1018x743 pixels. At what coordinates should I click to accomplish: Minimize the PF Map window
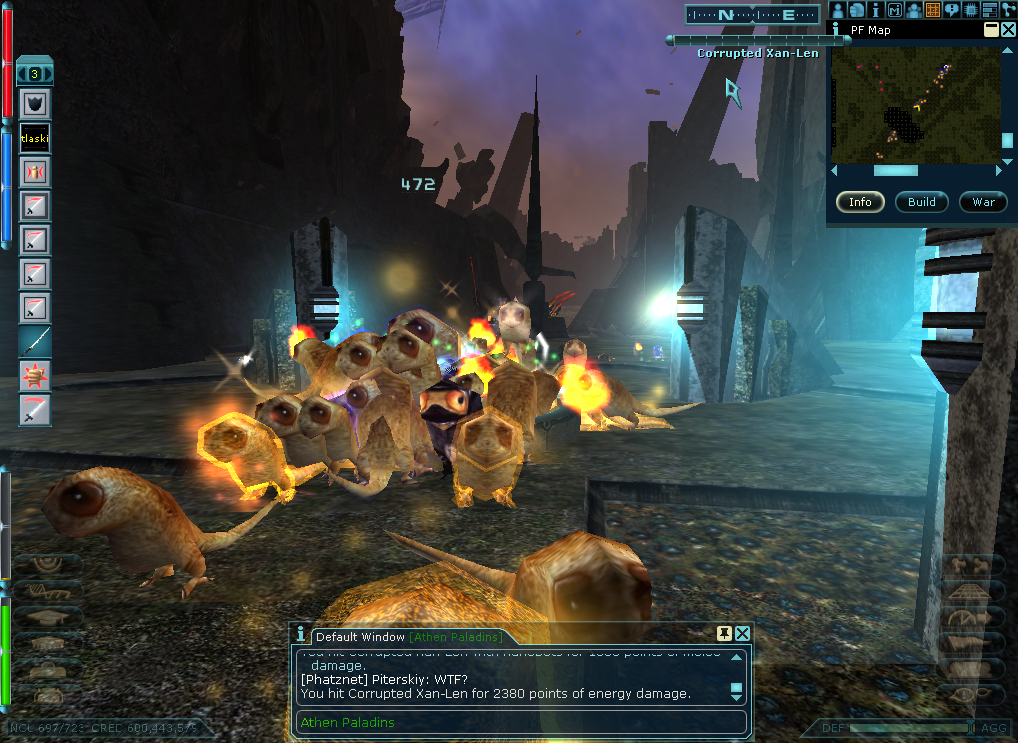(x=991, y=30)
